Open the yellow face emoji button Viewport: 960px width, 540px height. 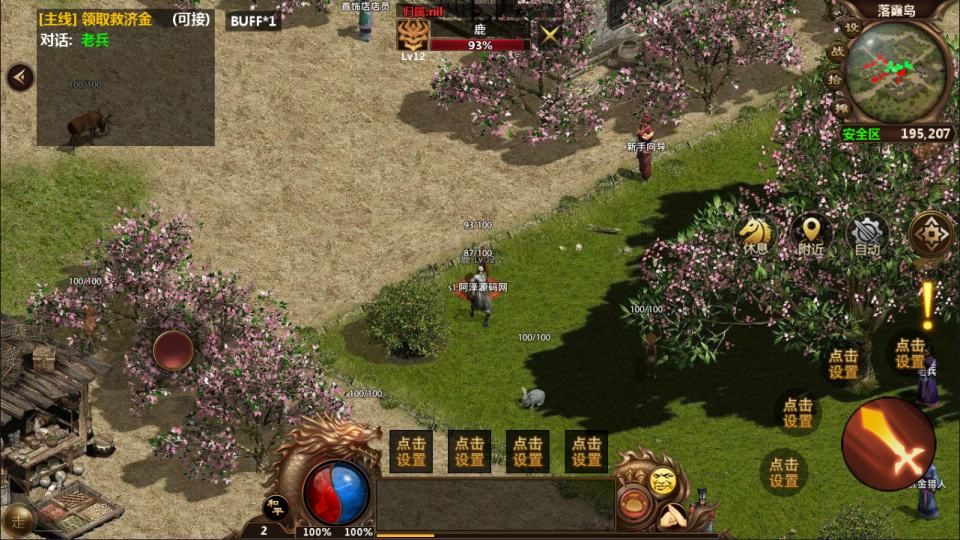click(x=661, y=481)
